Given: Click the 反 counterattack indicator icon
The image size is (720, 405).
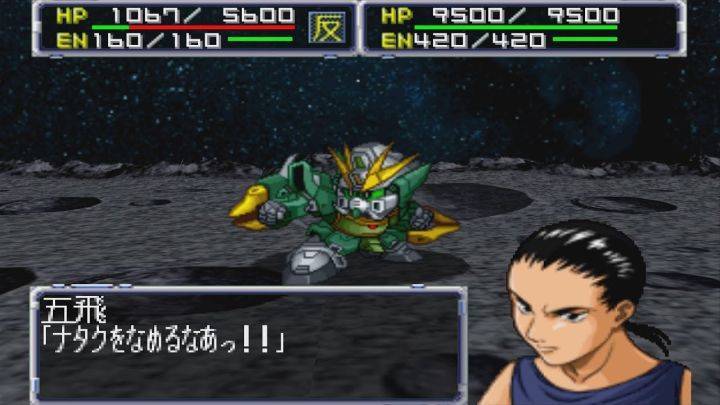Looking at the screenshot, I should [x=325, y=27].
